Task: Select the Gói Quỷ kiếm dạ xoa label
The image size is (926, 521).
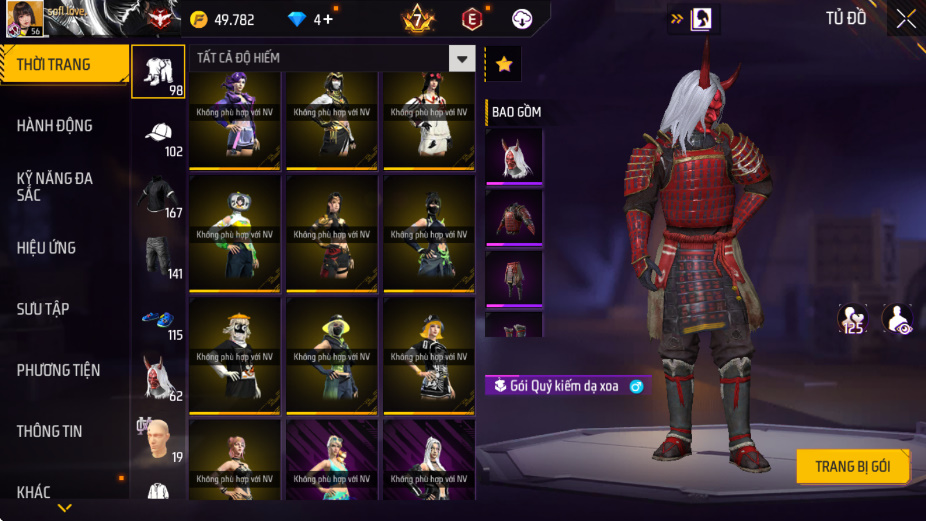Action: 567,386
